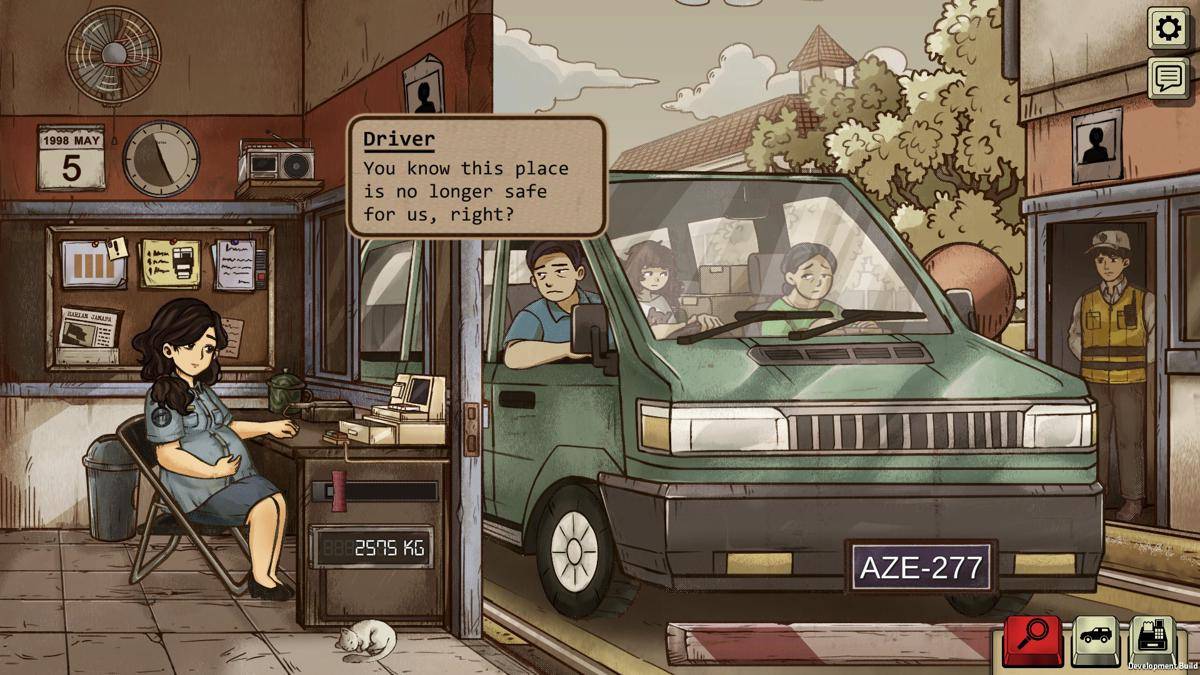
Task: Open the cash register button
Action: 1153,638
